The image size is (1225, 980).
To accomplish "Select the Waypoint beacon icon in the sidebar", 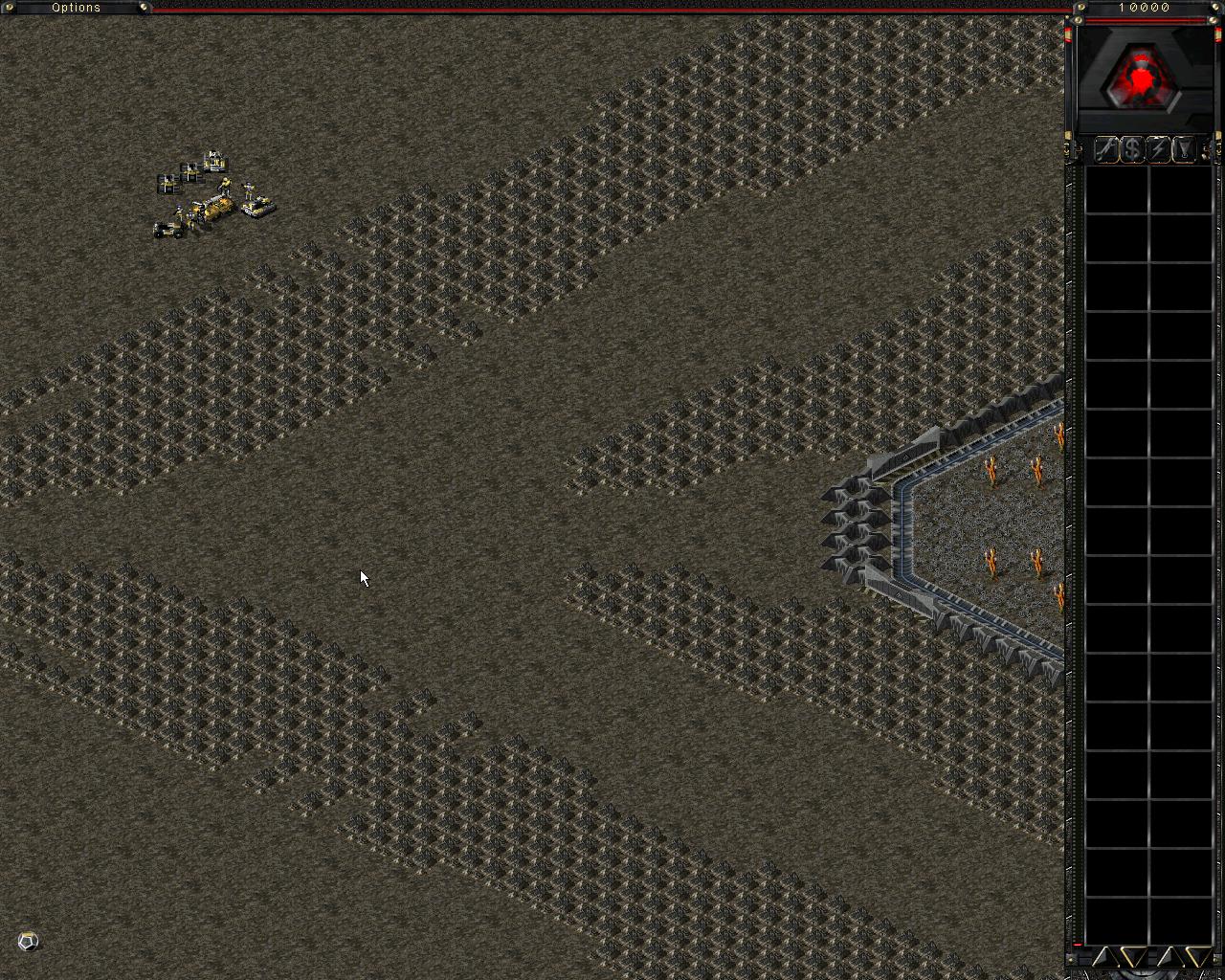I will point(1184,150).
